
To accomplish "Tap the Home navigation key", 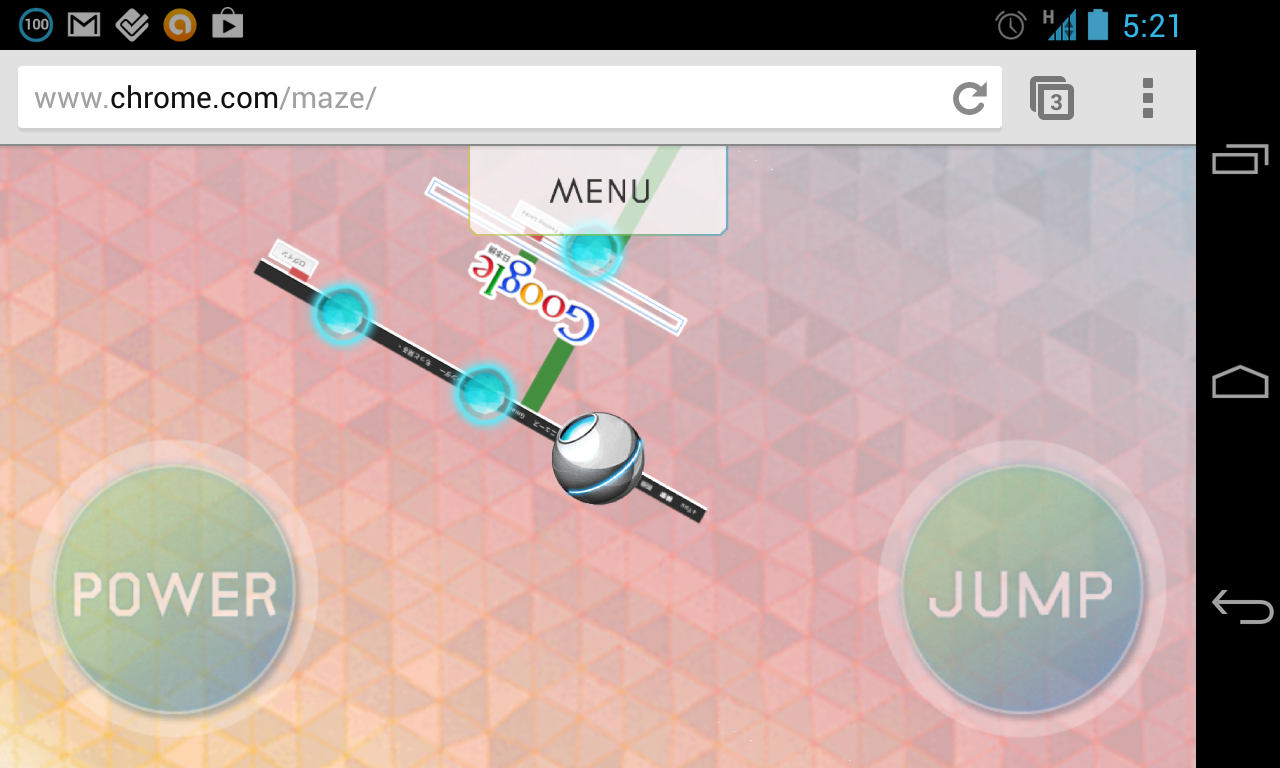I will (1240, 381).
